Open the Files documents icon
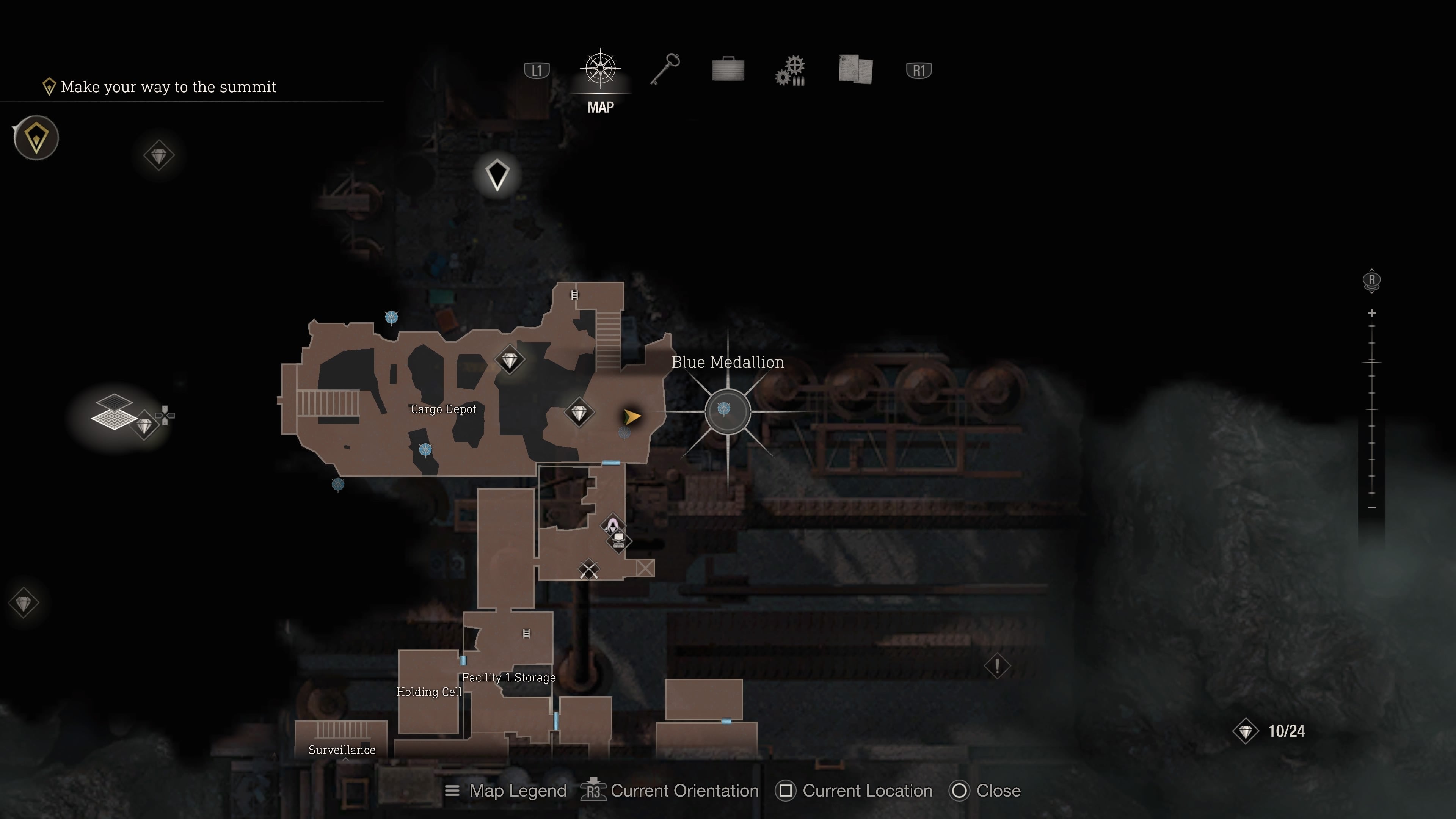This screenshot has width=1456, height=819. [x=855, y=69]
